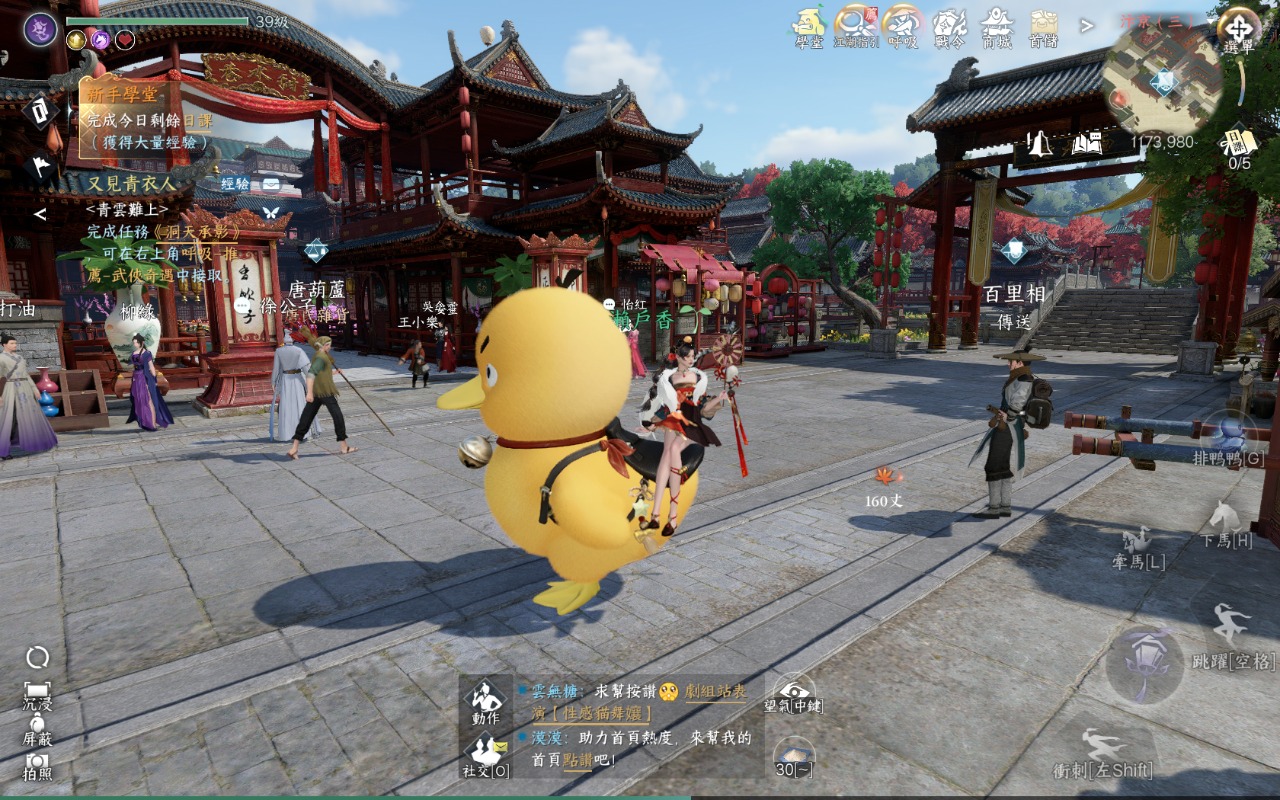Open the 首儲 first top-up offer

(1043, 24)
